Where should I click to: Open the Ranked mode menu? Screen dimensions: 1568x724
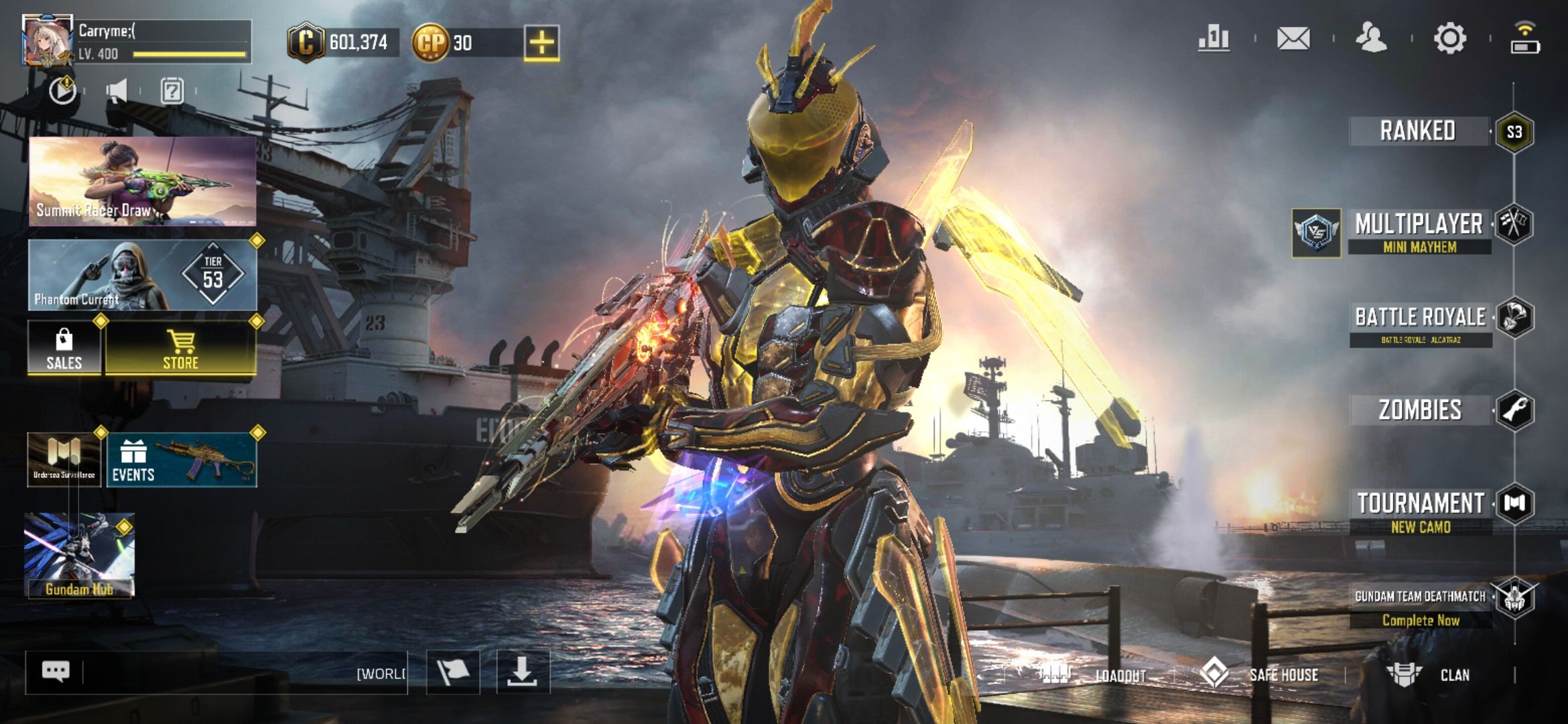click(1418, 131)
